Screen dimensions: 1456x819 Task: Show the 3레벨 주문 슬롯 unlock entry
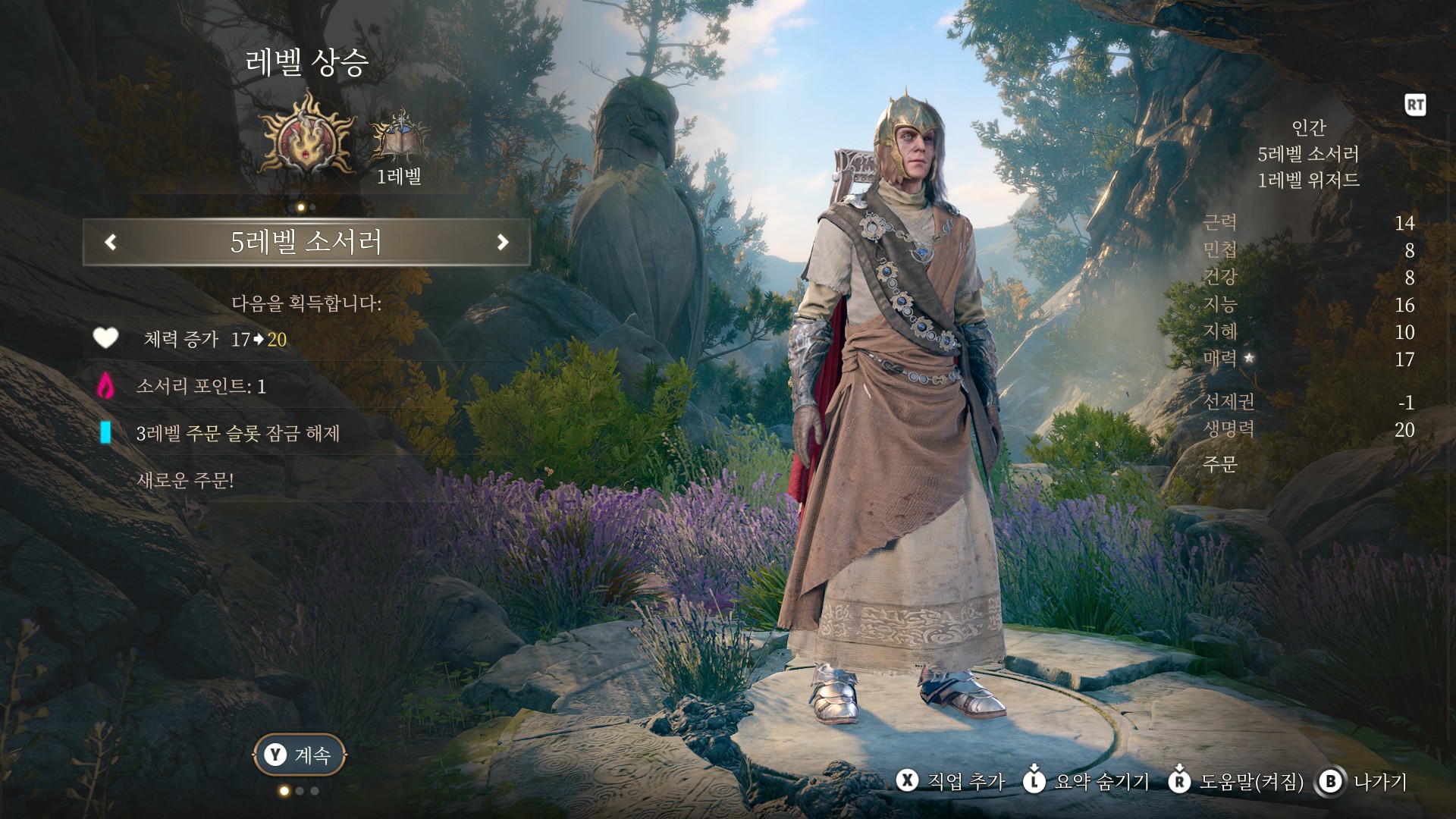[237, 433]
